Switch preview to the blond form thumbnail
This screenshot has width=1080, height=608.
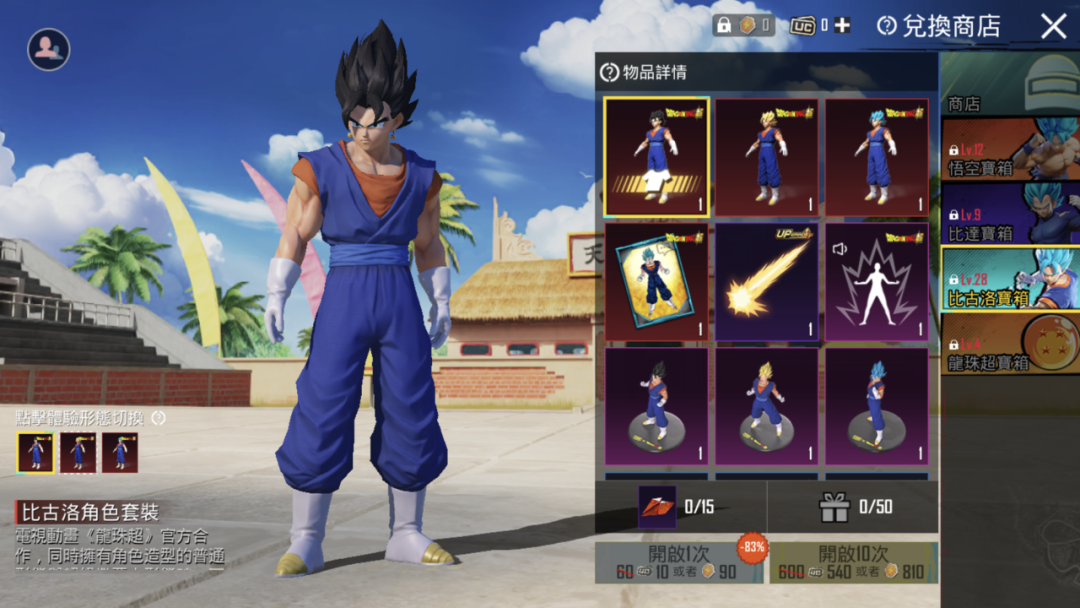tap(78, 452)
